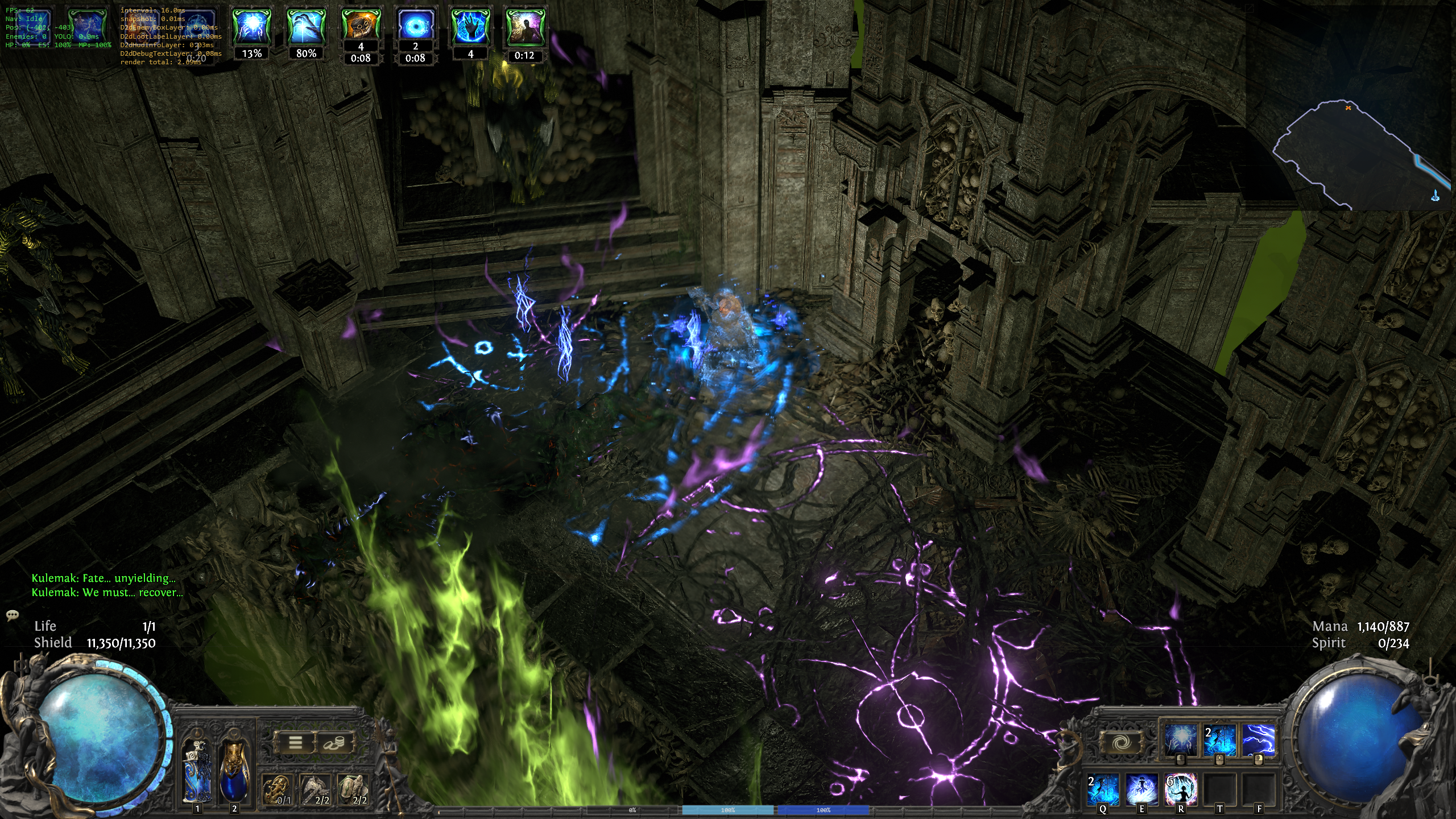Open the chat speech bubble icon

(13, 615)
